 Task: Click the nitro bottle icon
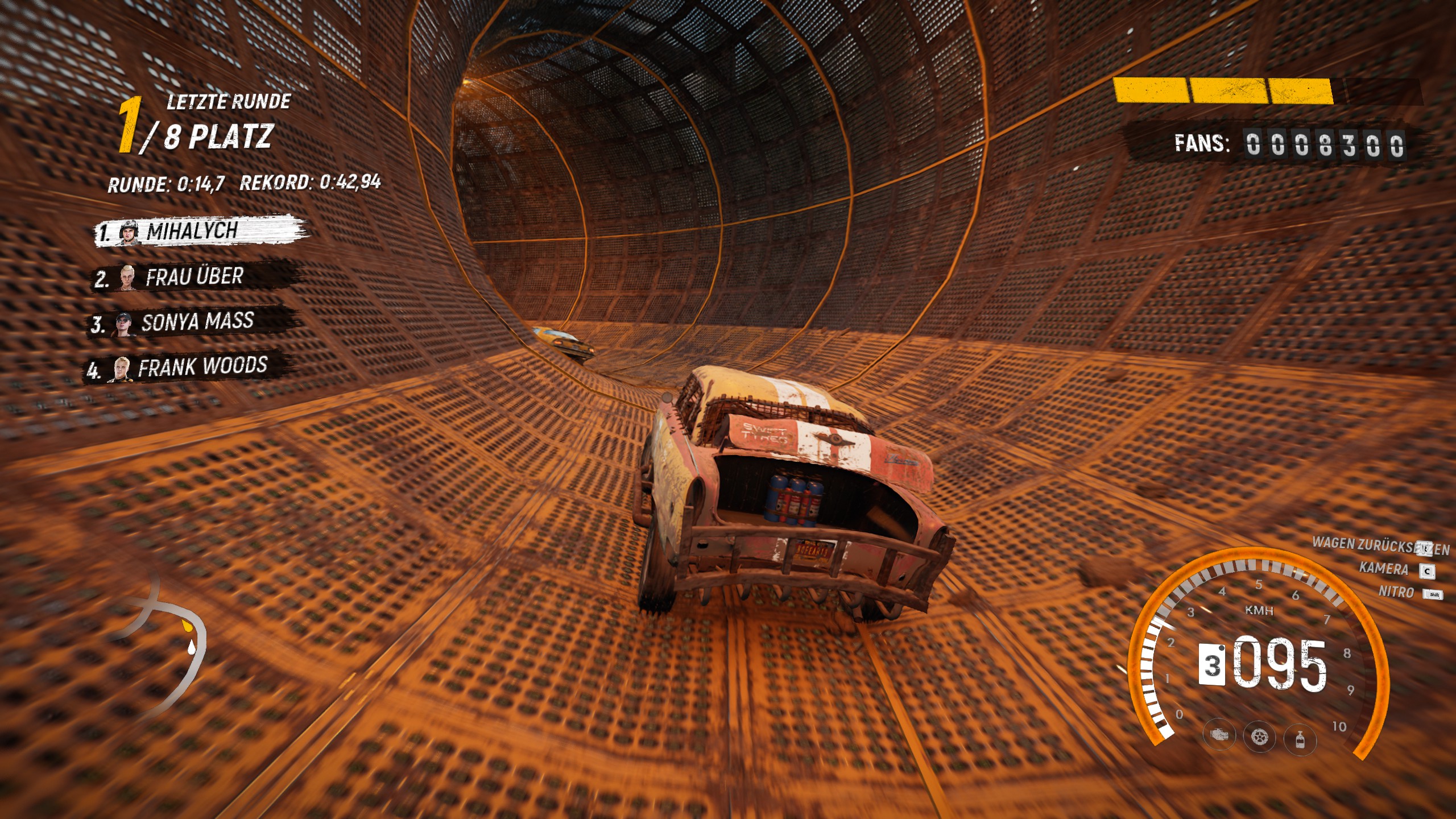click(x=1300, y=740)
